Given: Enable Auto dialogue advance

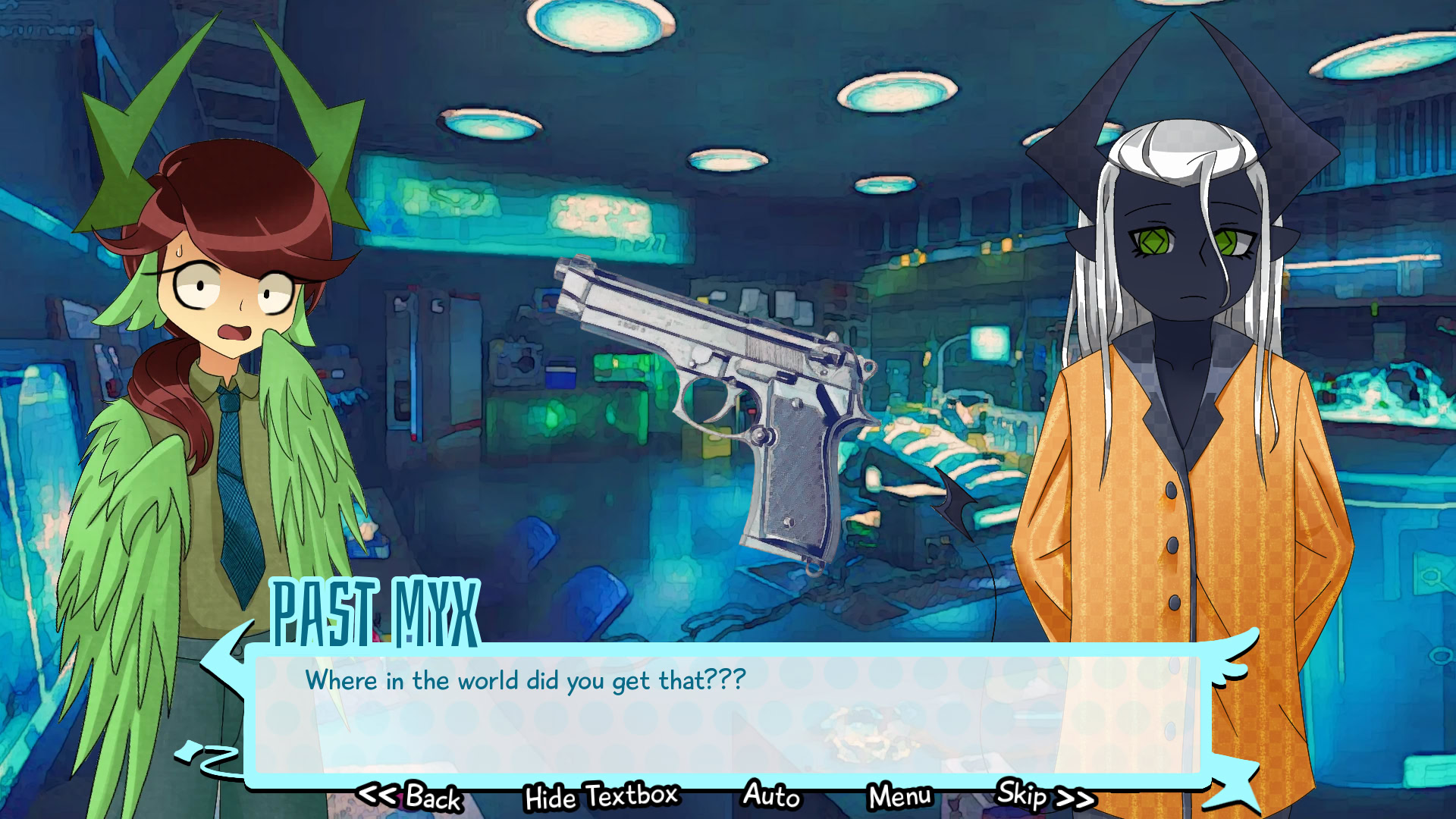Looking at the screenshot, I should (x=771, y=795).
